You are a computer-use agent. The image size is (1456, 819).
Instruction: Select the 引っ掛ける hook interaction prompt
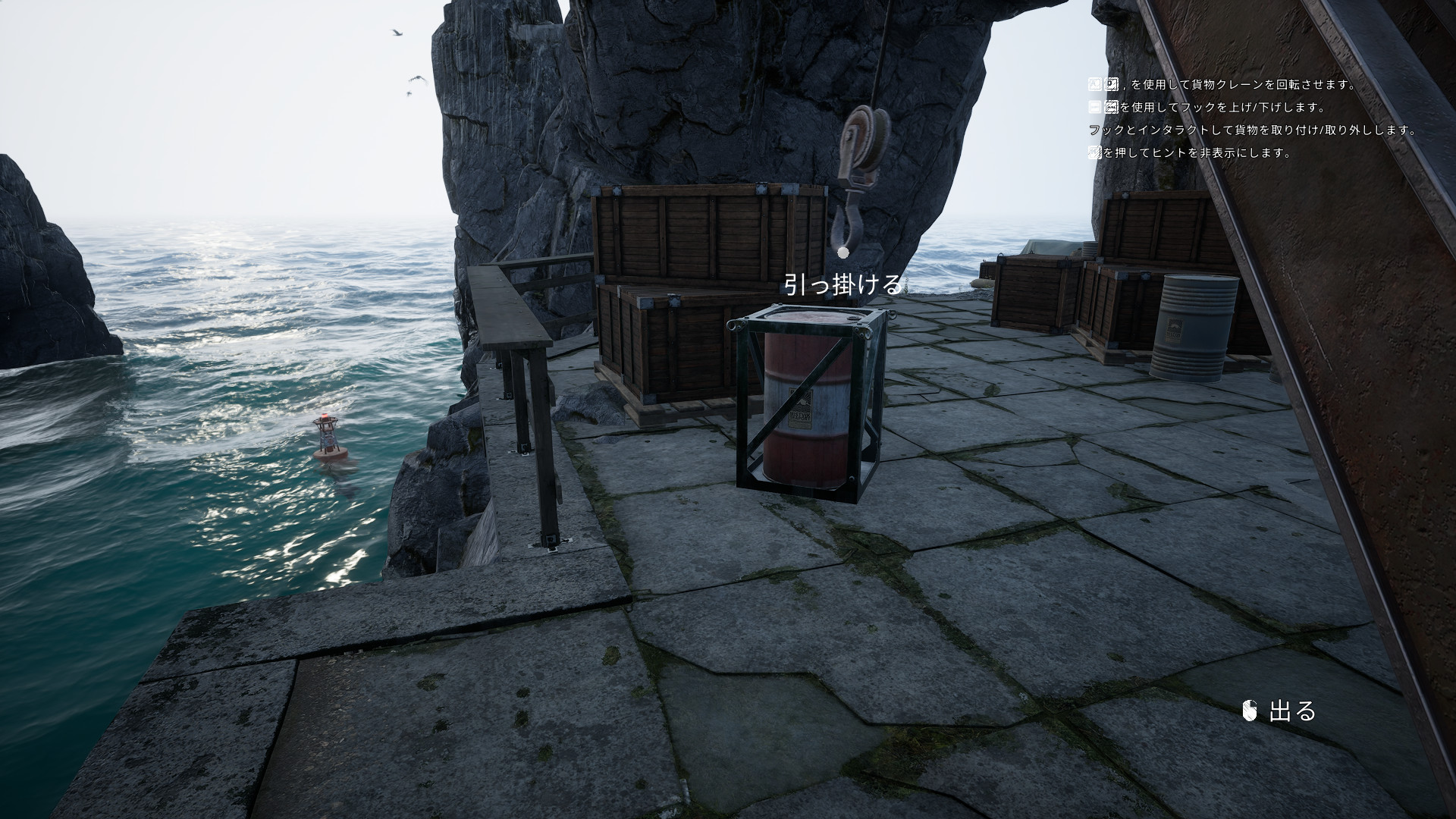[843, 284]
